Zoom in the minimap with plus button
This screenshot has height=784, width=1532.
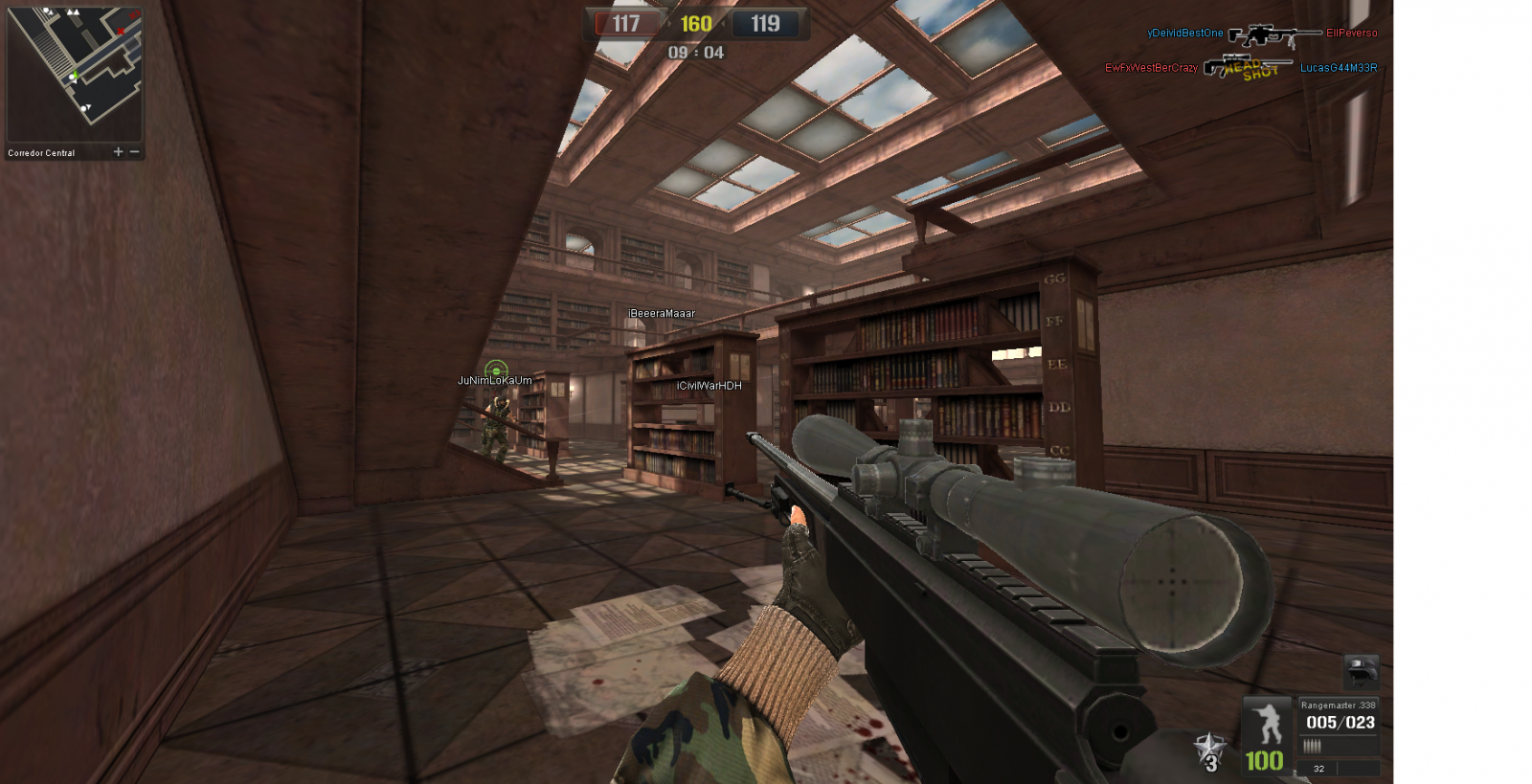[x=119, y=152]
